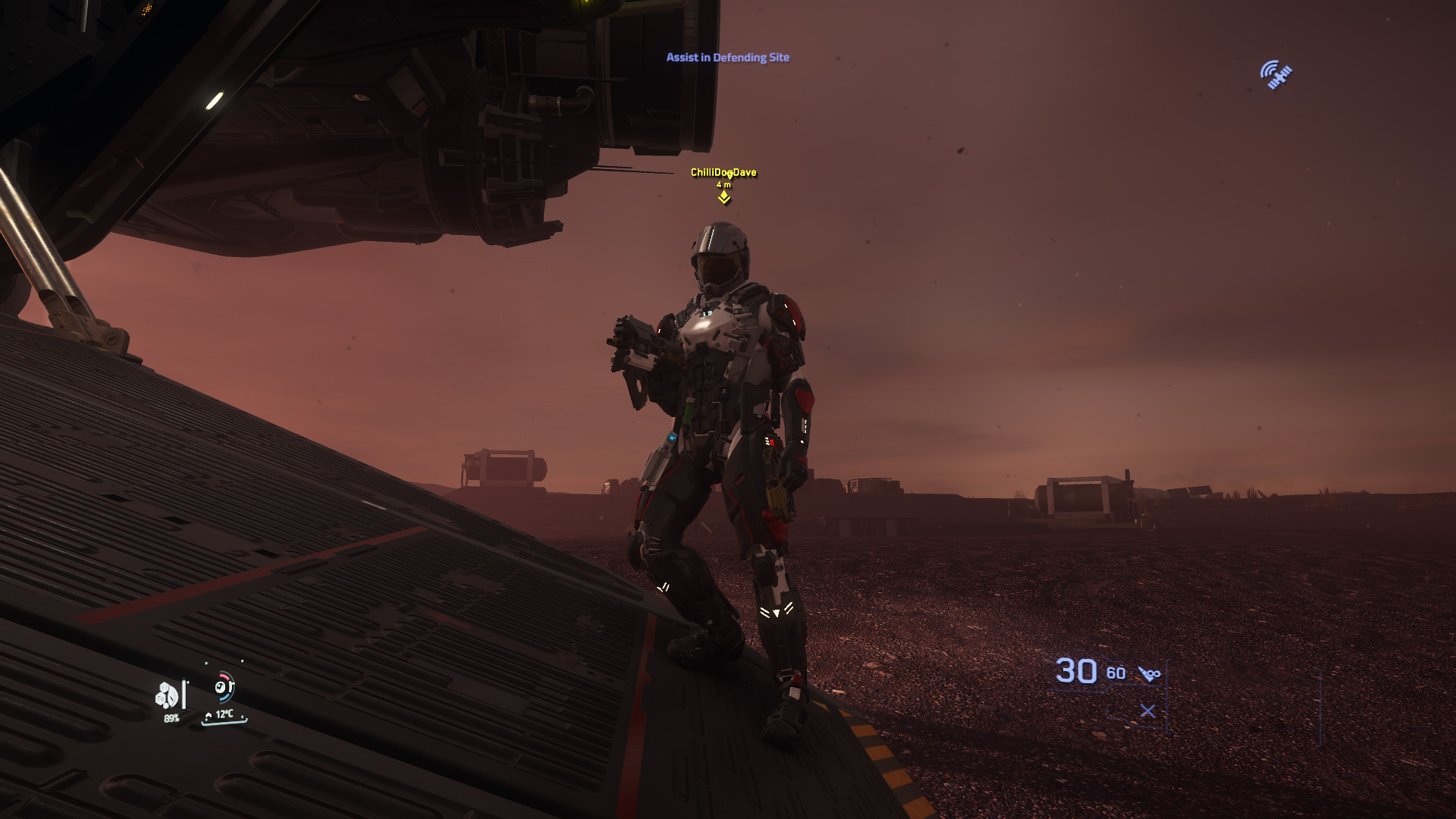Check the circular temperature gauge icon
Viewport: 1456px width, 819px height.
[x=224, y=687]
